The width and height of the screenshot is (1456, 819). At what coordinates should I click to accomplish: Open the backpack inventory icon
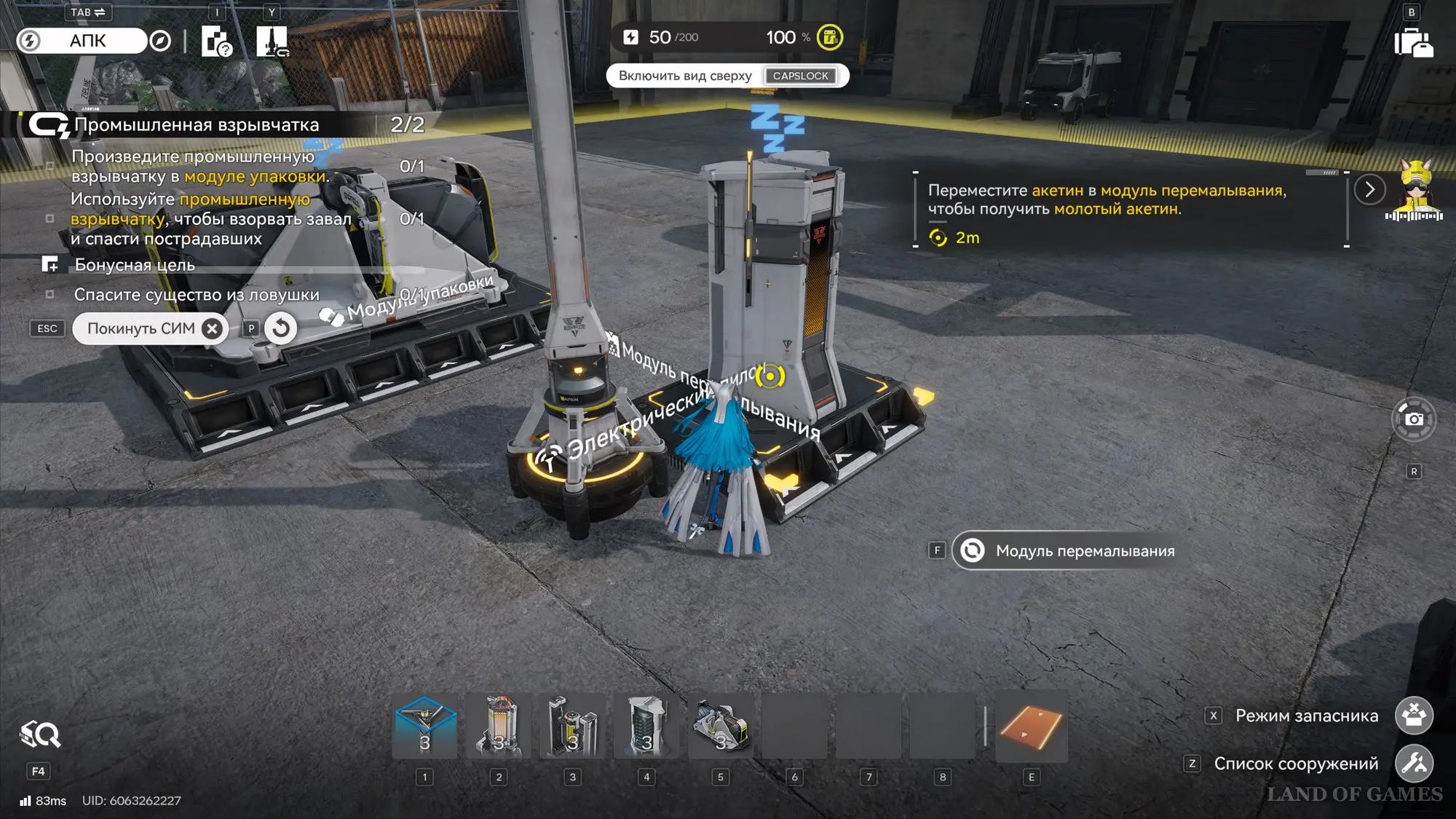(1413, 43)
